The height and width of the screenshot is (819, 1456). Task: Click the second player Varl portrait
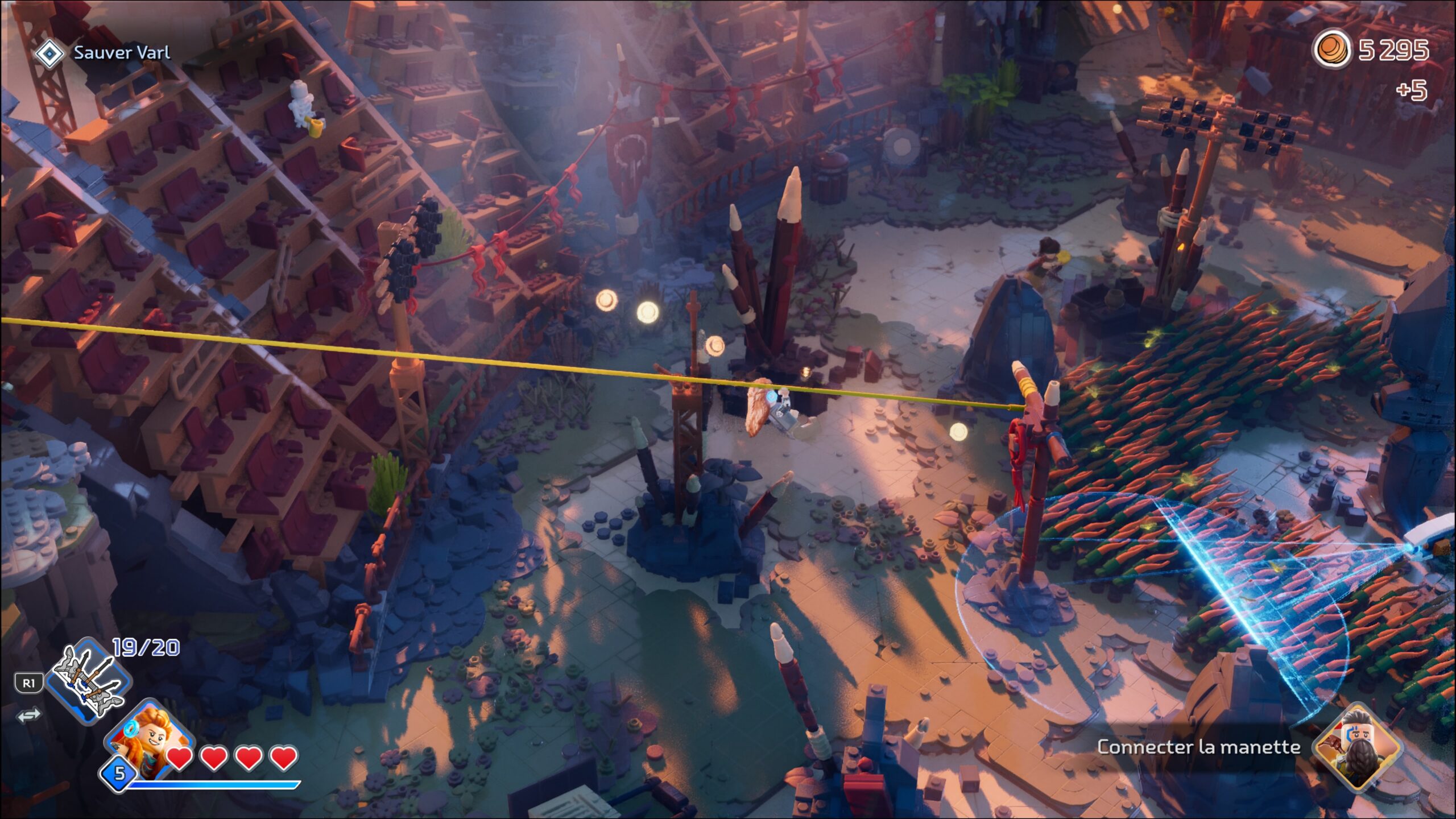pyautogui.click(x=1358, y=747)
